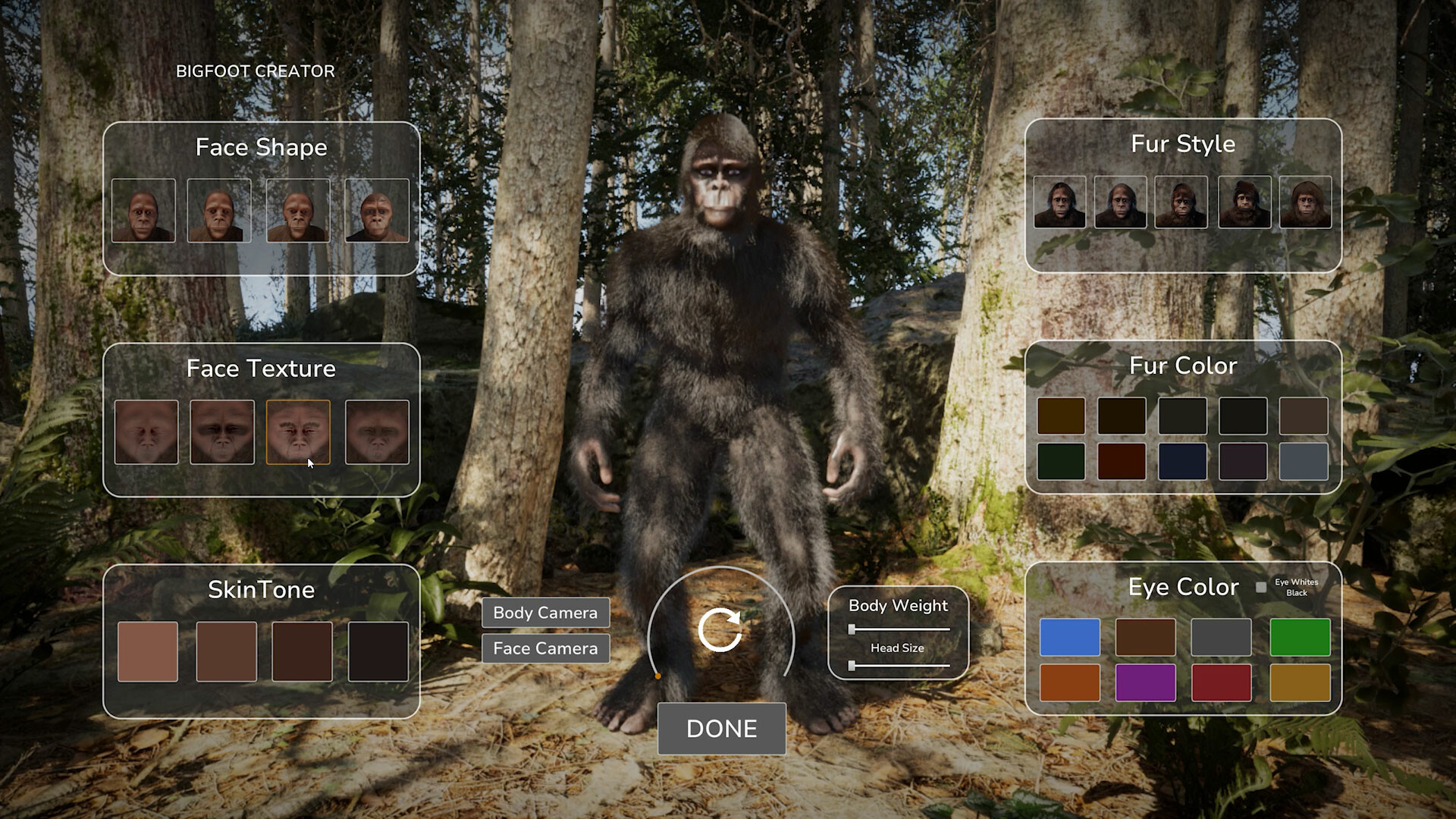This screenshot has height=819, width=1456.
Task: Switch to the Face Camera view
Action: tap(545, 648)
